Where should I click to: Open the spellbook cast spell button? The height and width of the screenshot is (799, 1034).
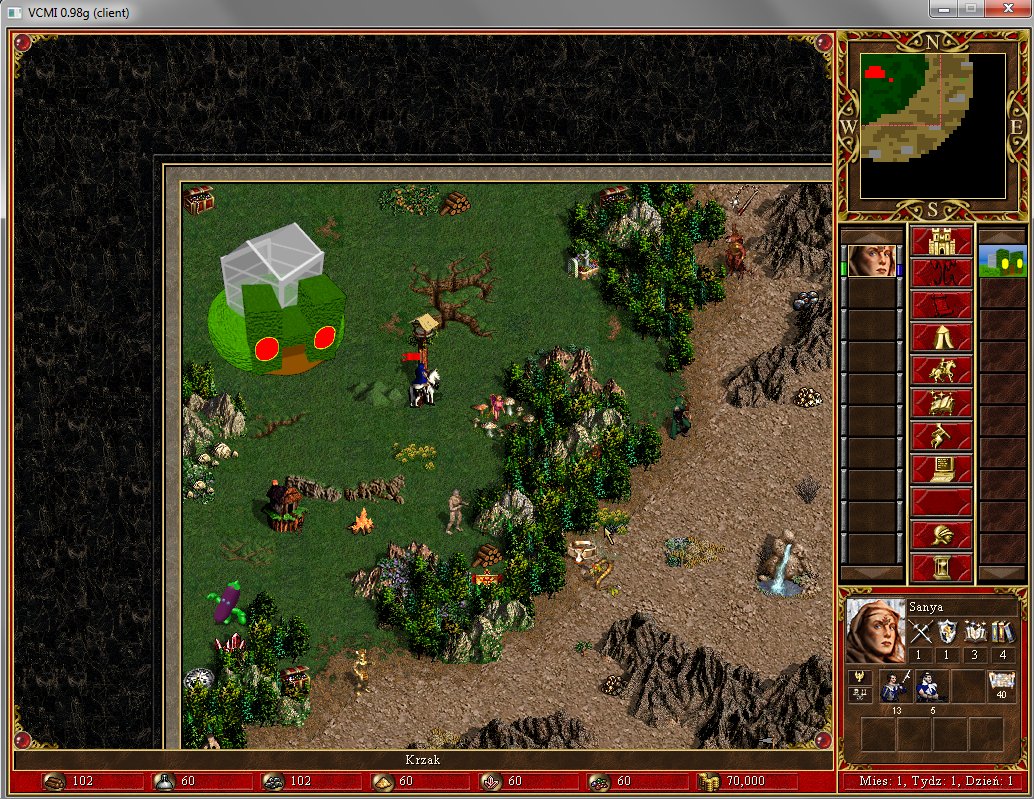[941, 404]
